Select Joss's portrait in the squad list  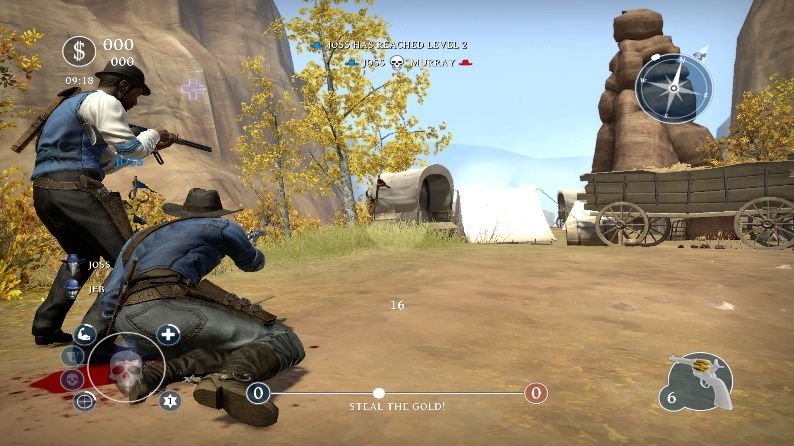pyautogui.click(x=74, y=266)
